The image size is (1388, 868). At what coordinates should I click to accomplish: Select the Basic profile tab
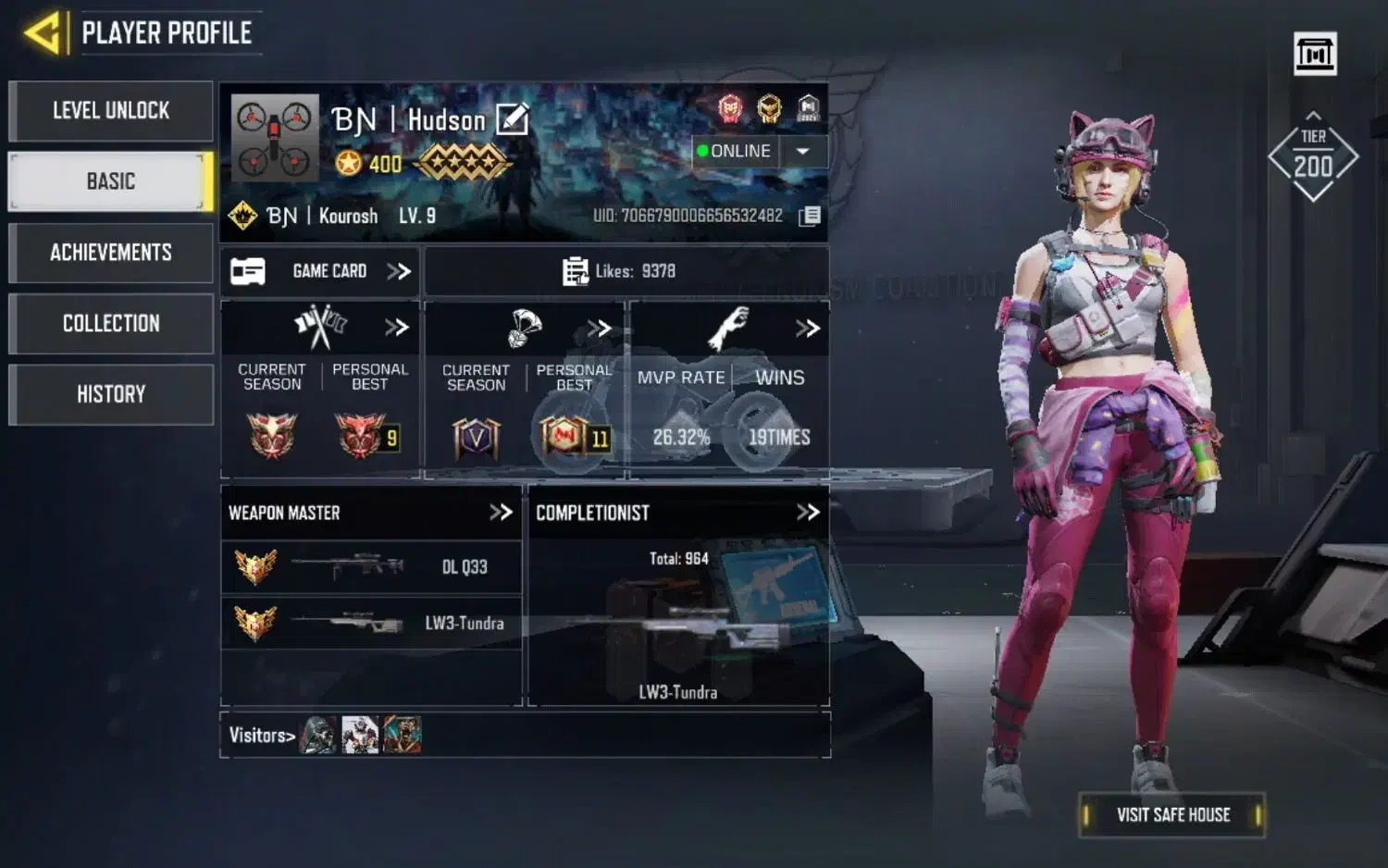click(111, 181)
